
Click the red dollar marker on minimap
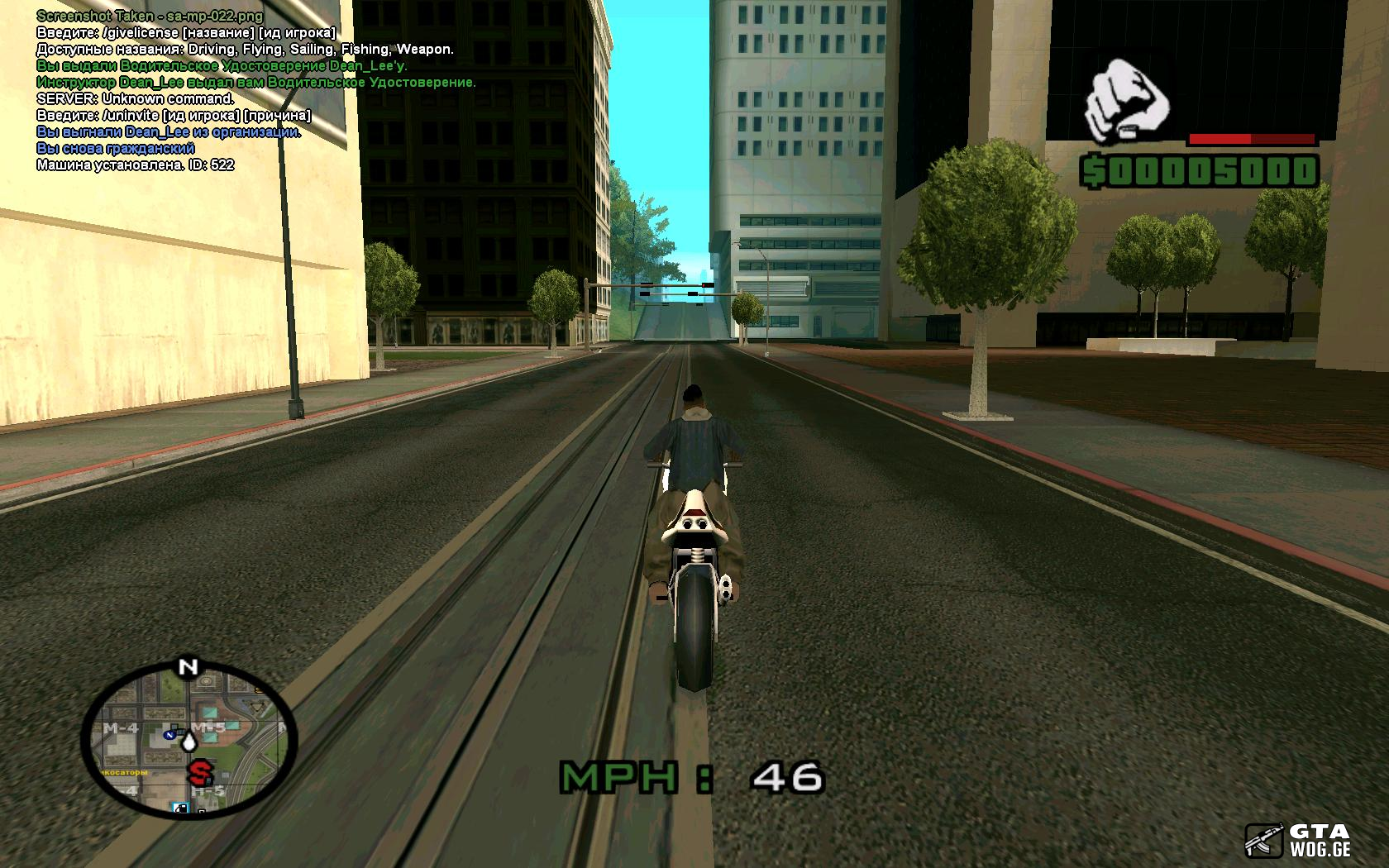[x=198, y=773]
